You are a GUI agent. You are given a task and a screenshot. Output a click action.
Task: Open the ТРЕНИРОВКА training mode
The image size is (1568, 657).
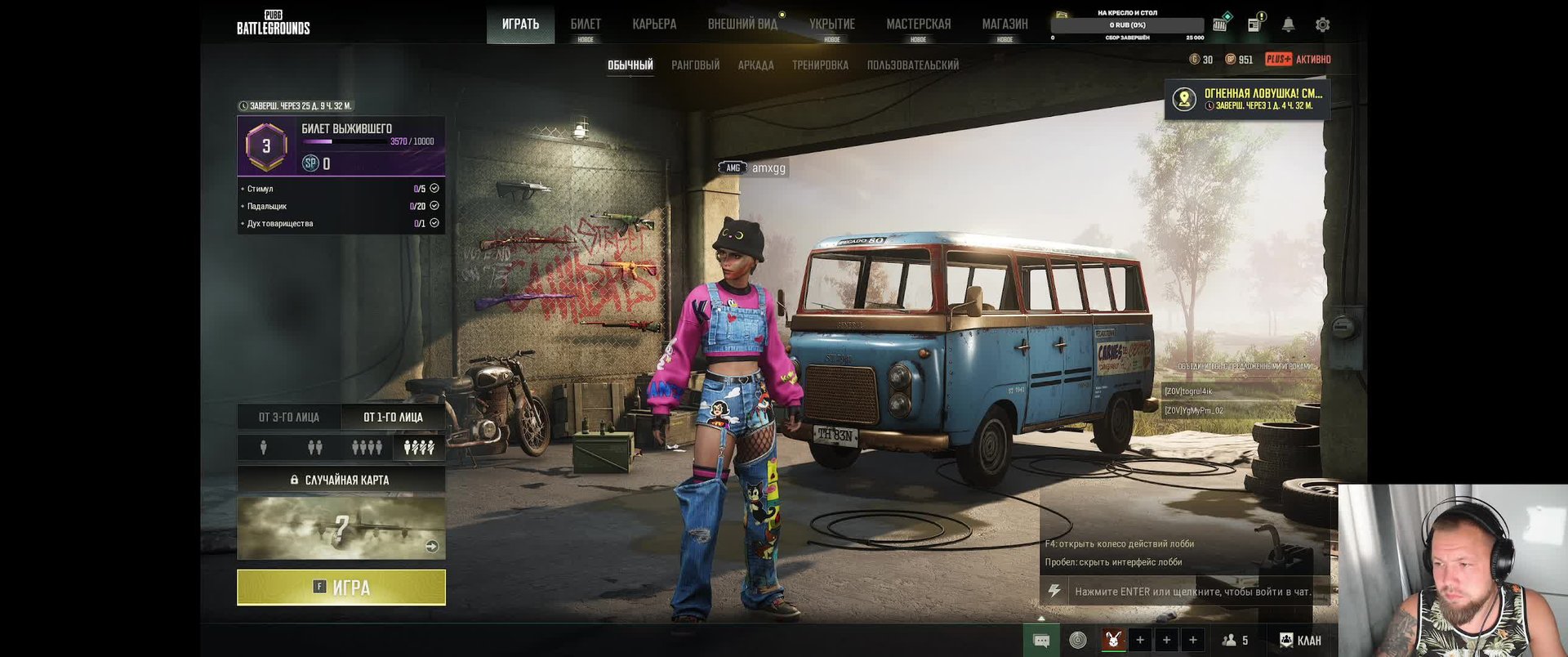tap(820, 65)
